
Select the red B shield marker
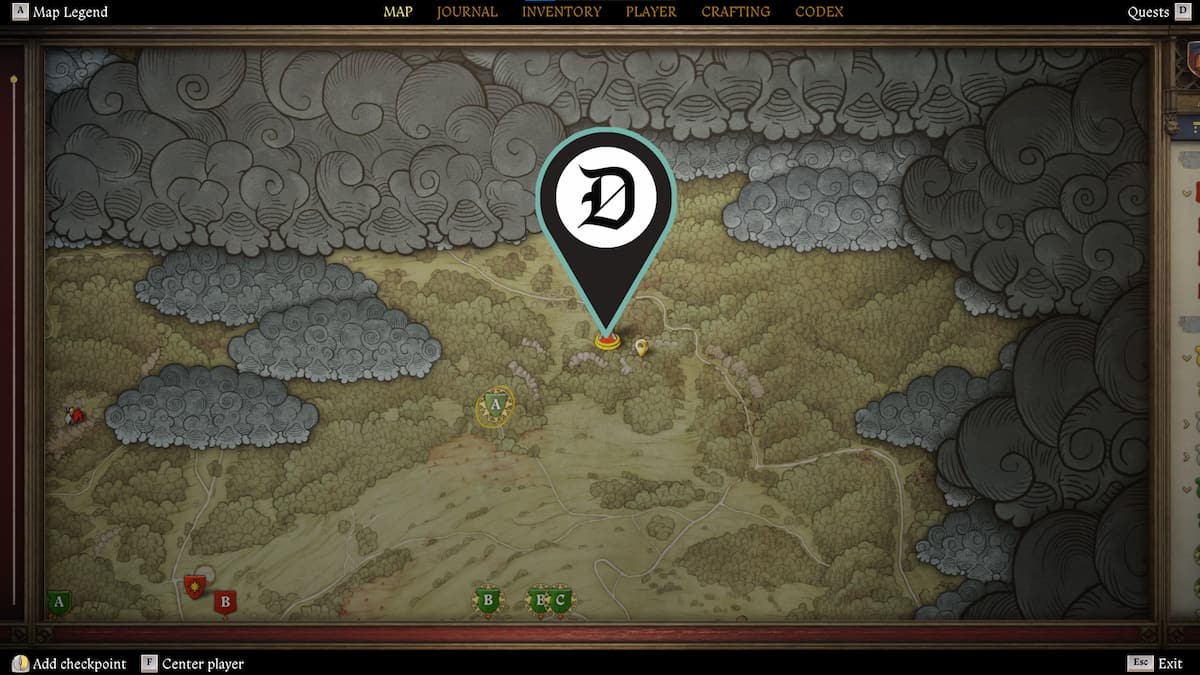[x=225, y=602]
